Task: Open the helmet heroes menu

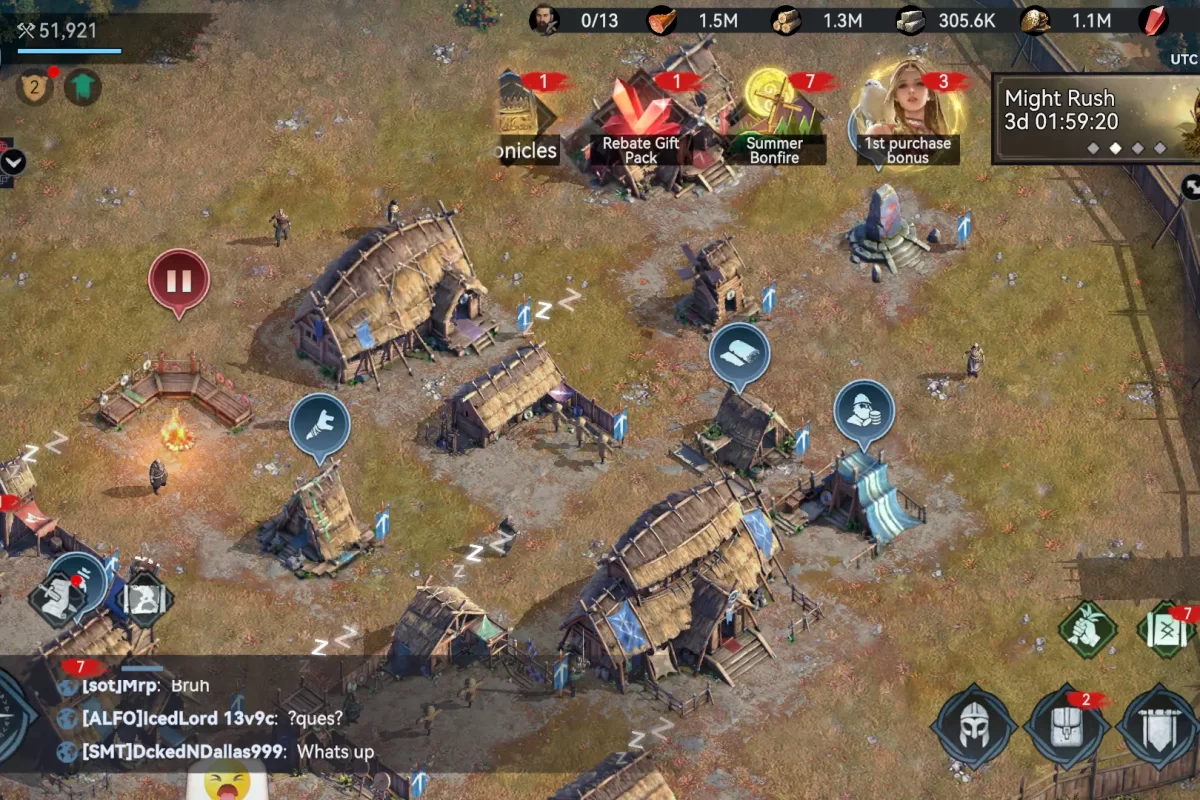Action: point(973,727)
